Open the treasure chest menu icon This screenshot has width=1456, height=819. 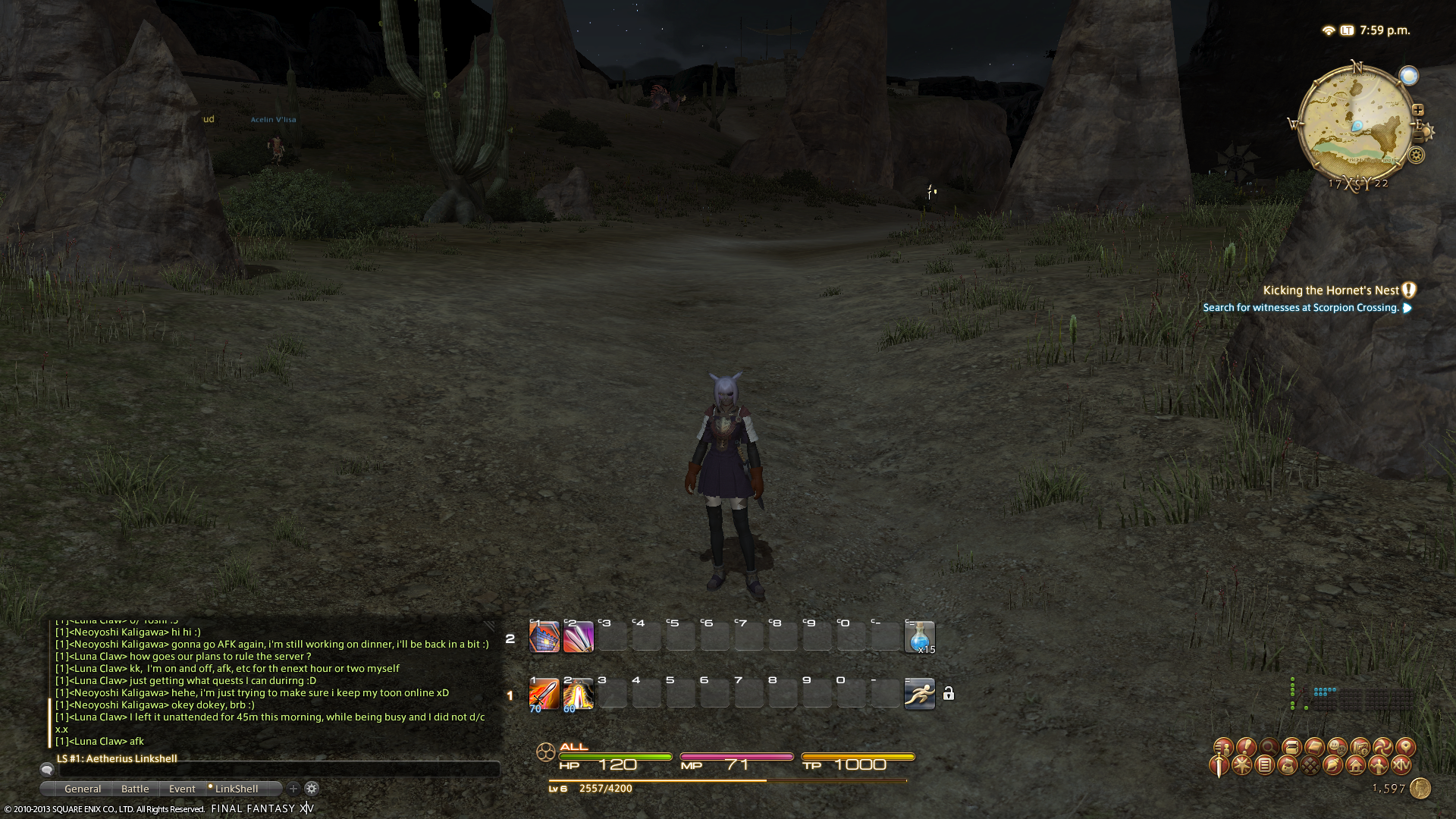(1291, 747)
